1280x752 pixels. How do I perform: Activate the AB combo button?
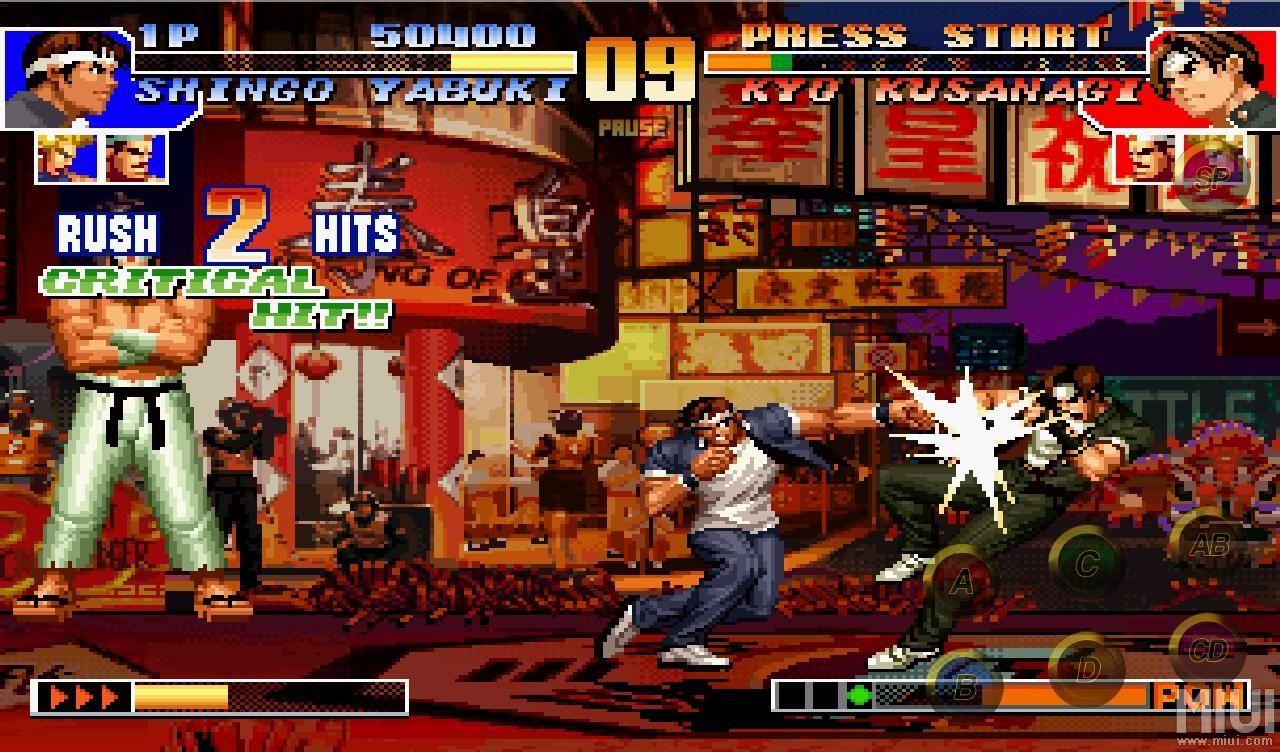point(1208,546)
